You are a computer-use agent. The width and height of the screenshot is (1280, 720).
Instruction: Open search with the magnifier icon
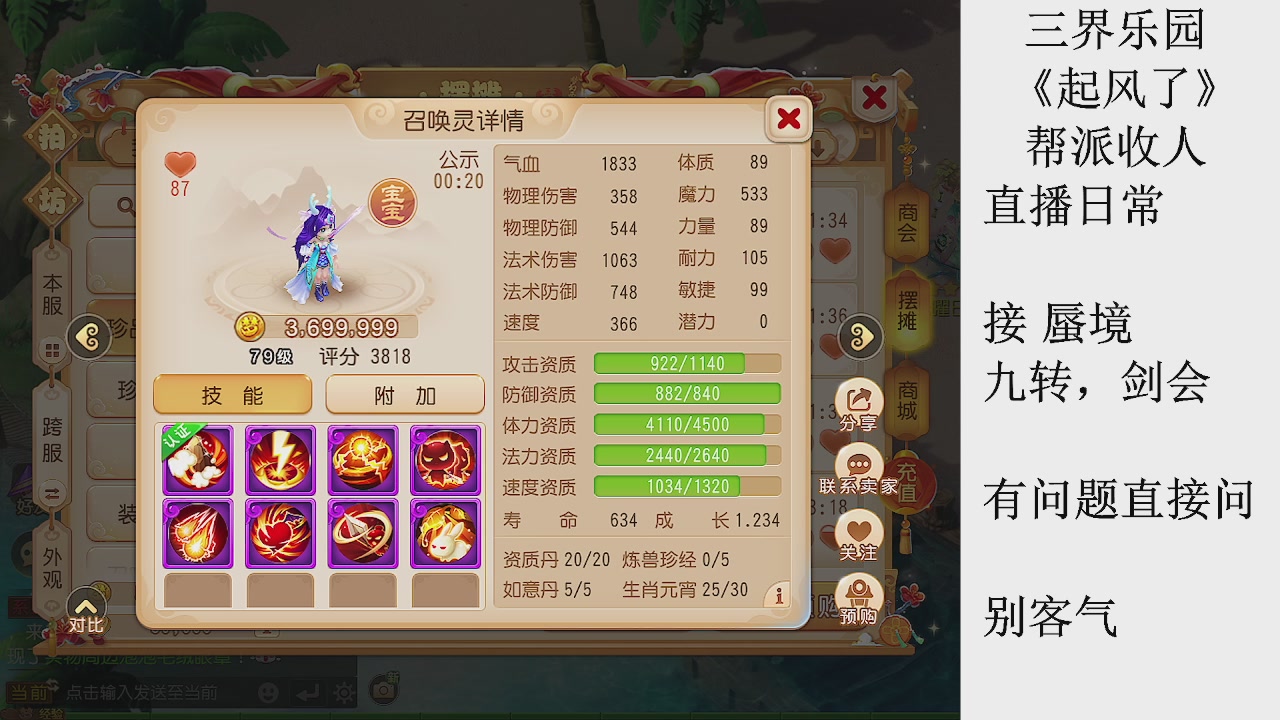[x=124, y=205]
